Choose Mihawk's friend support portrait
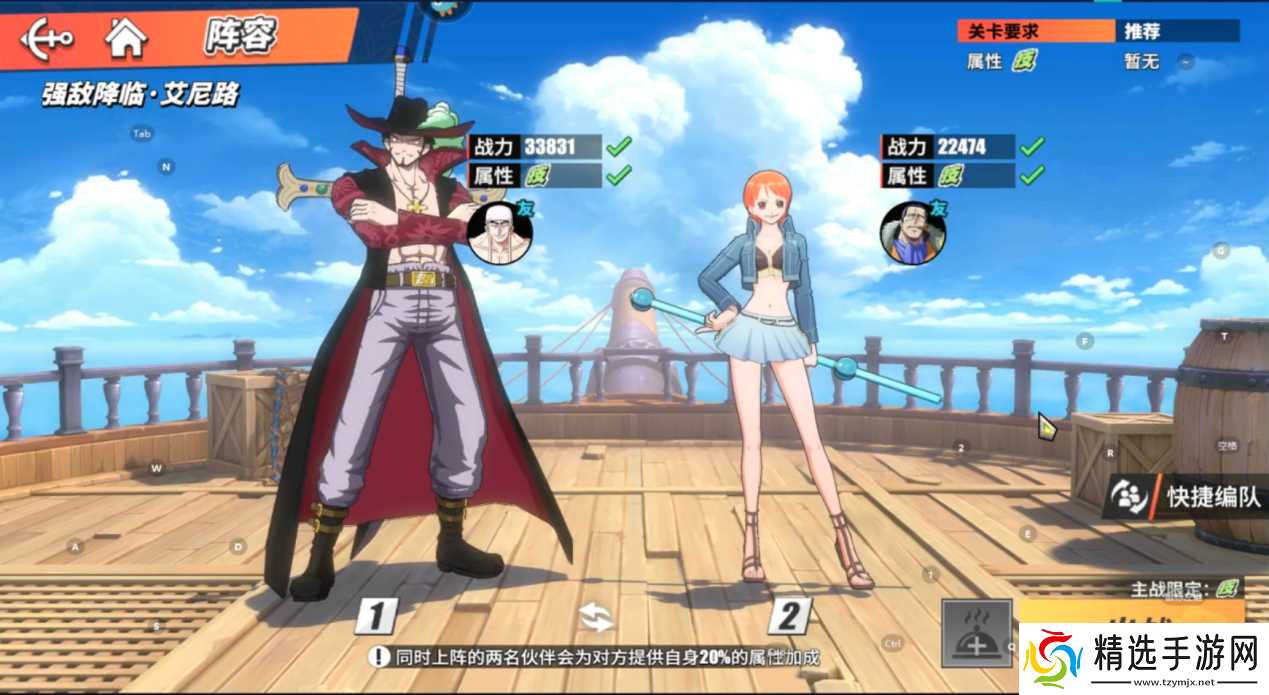Viewport: 1269px width, 695px height. pos(498,233)
